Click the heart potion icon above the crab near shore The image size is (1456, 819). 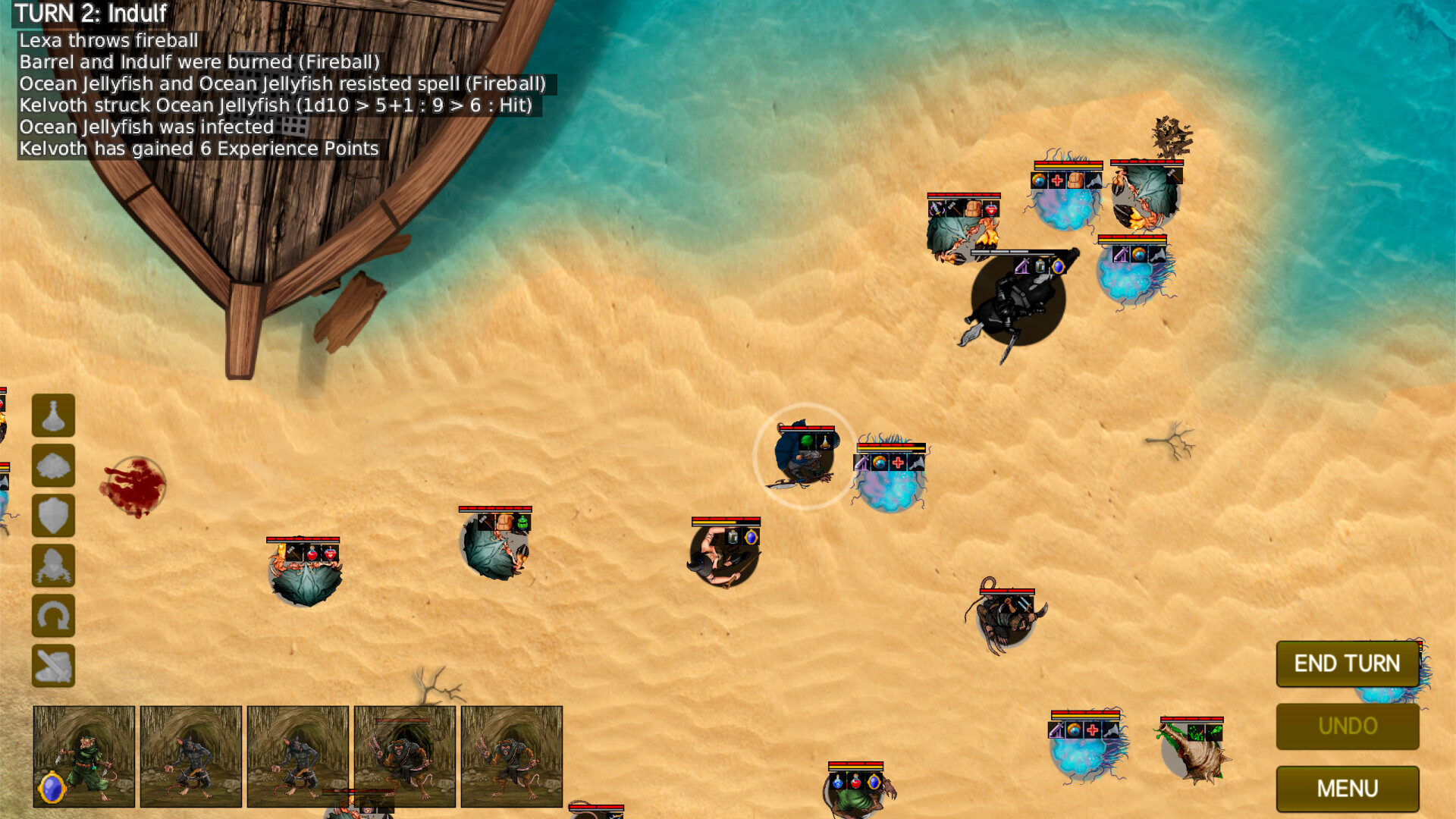tap(991, 210)
